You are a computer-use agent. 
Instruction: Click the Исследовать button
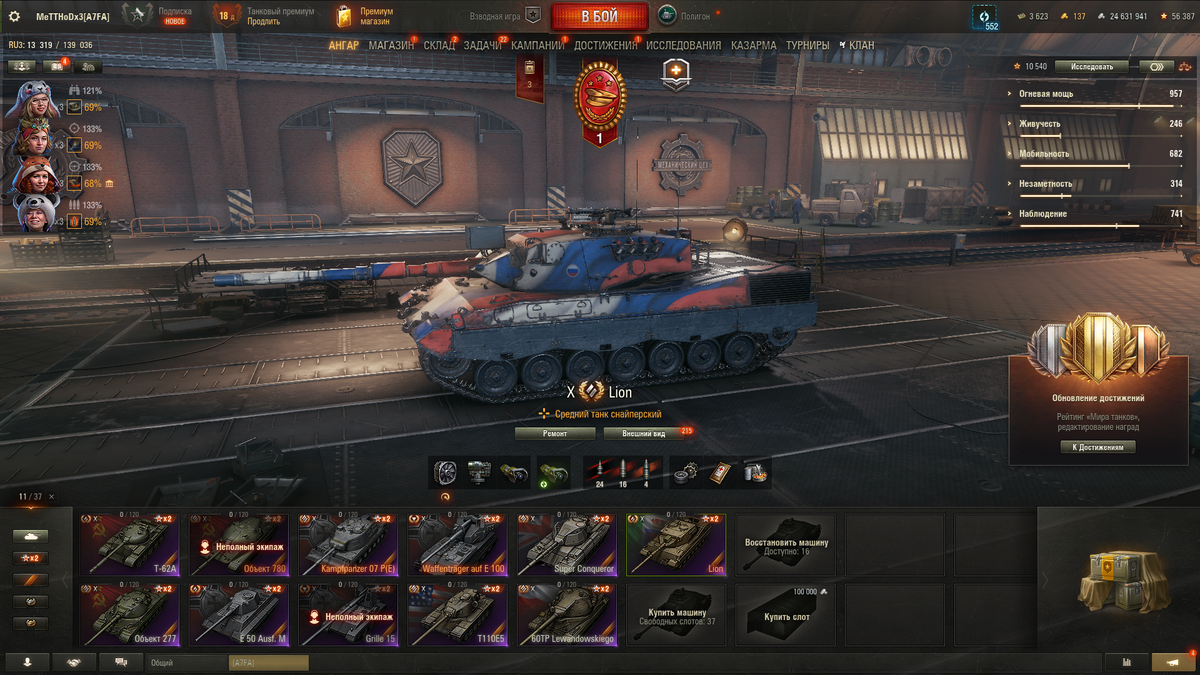[x=1091, y=67]
